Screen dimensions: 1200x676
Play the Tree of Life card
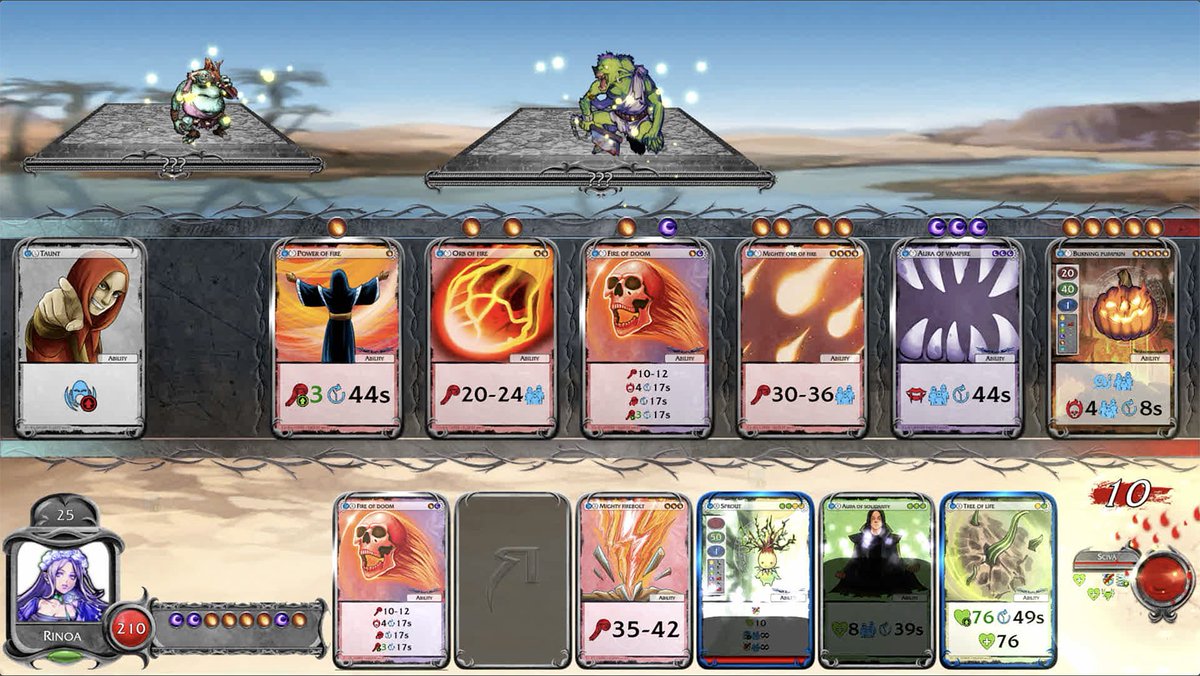(x=998, y=580)
